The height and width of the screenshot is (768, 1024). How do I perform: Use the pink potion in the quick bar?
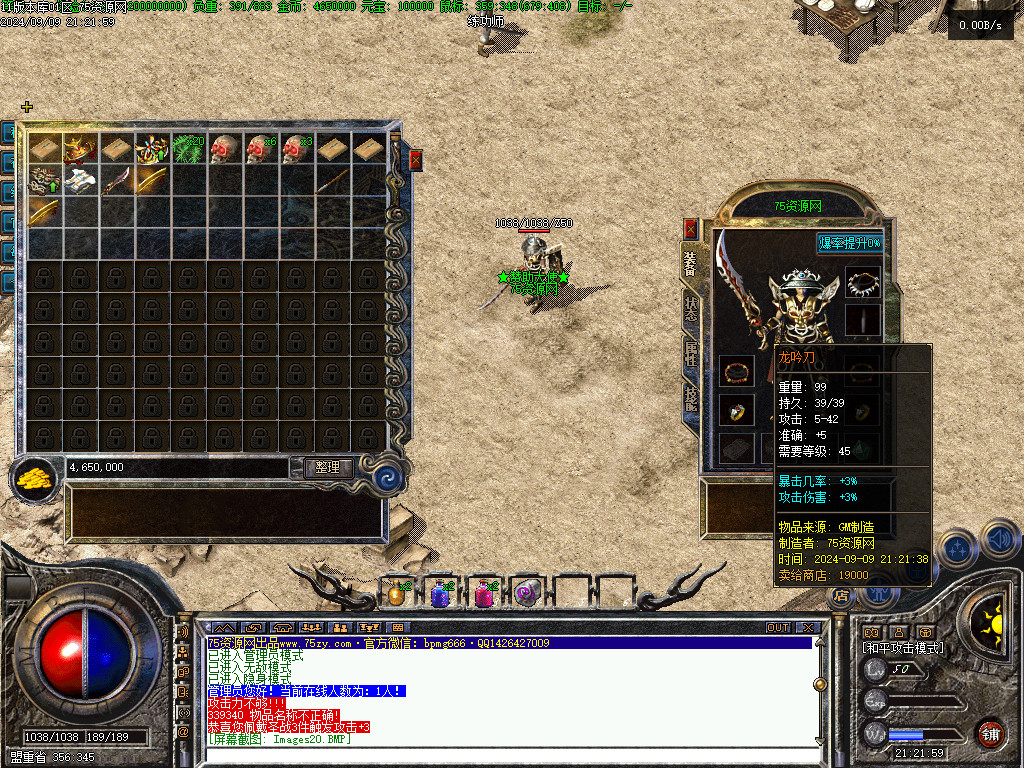pos(484,594)
